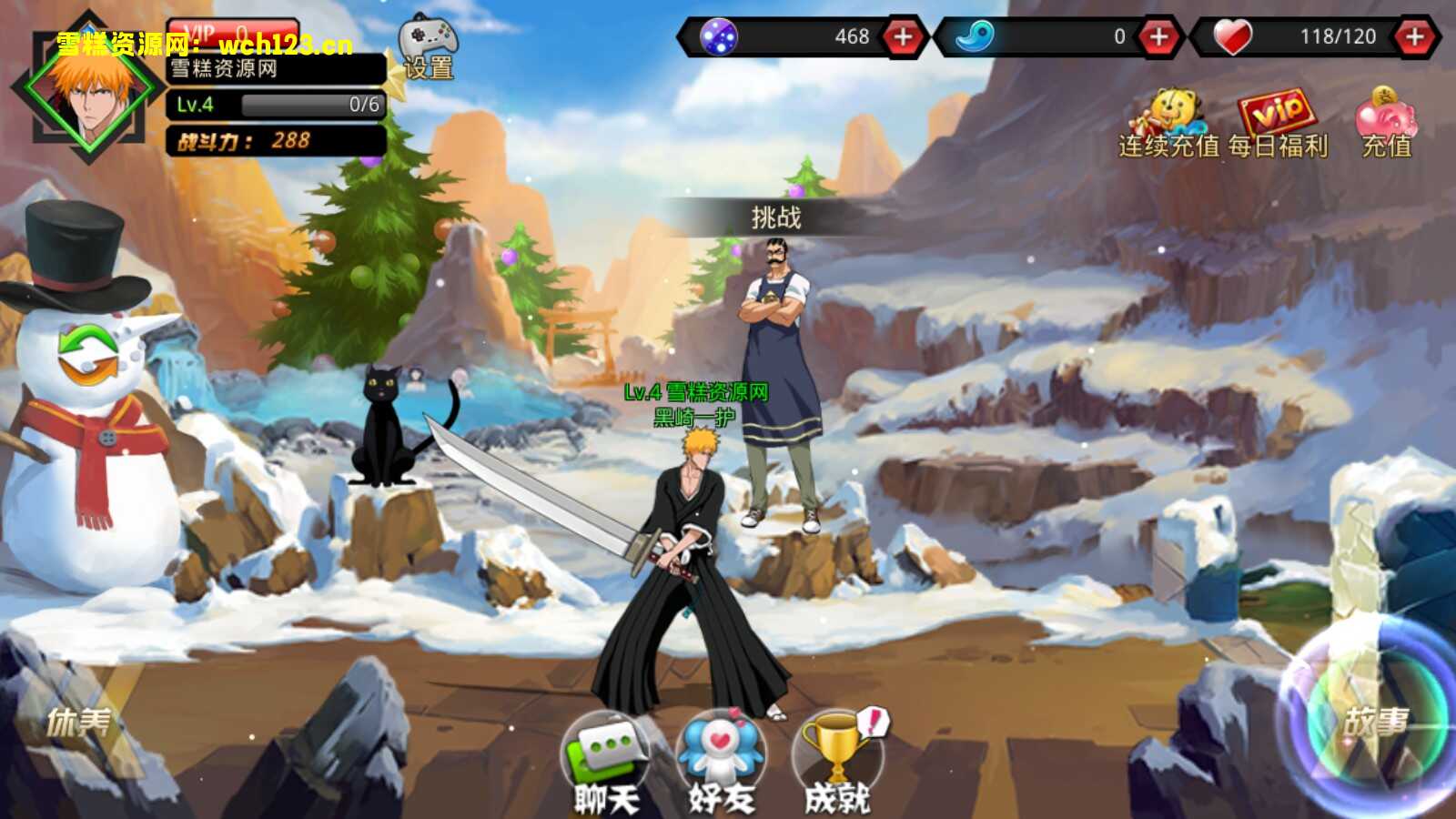Add more purple gems with the plus button
Screen dimensions: 1456x819
point(902,37)
